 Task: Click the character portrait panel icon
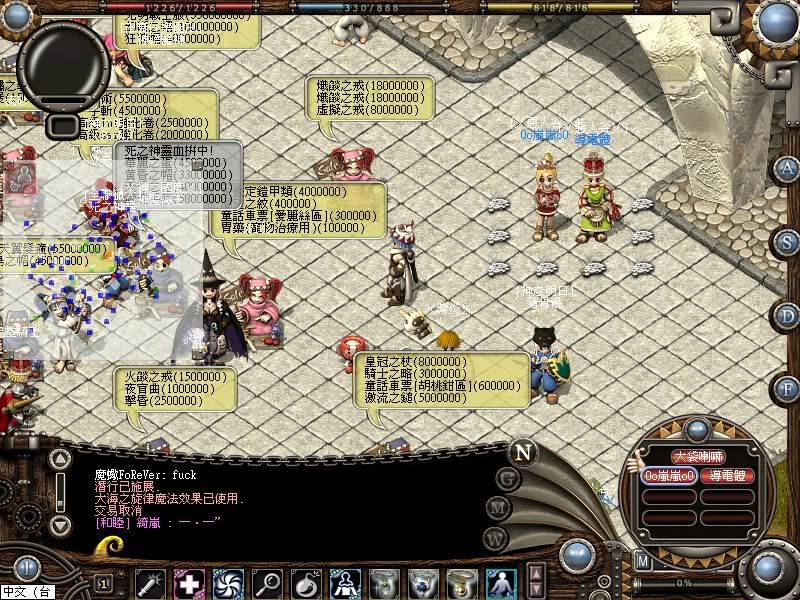click(x=22, y=178)
